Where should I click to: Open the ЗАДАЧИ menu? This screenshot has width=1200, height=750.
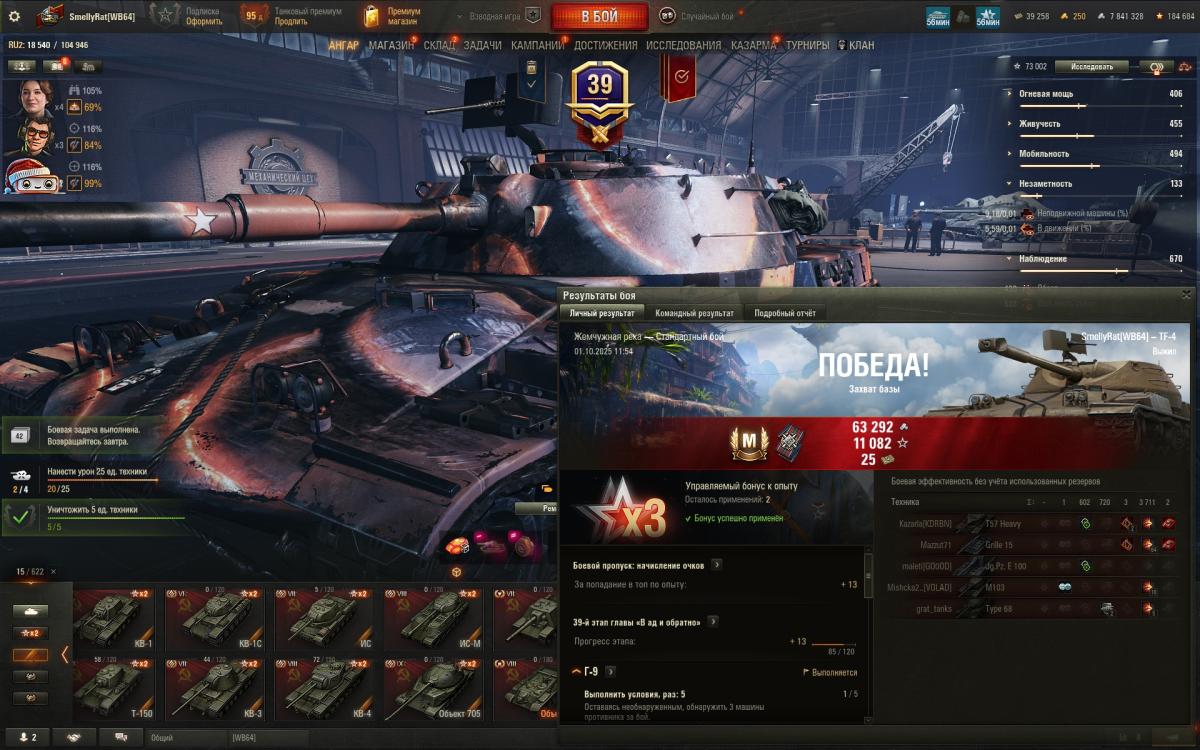coord(483,45)
